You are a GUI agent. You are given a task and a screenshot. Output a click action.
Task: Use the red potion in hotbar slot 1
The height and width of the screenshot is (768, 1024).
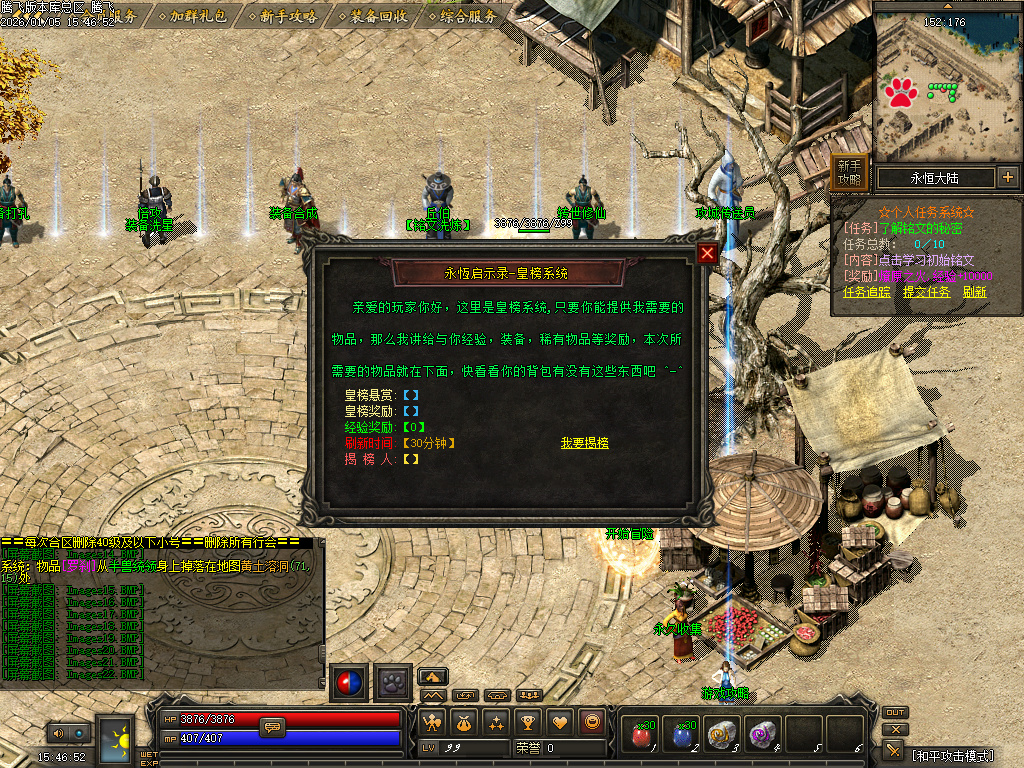640,735
